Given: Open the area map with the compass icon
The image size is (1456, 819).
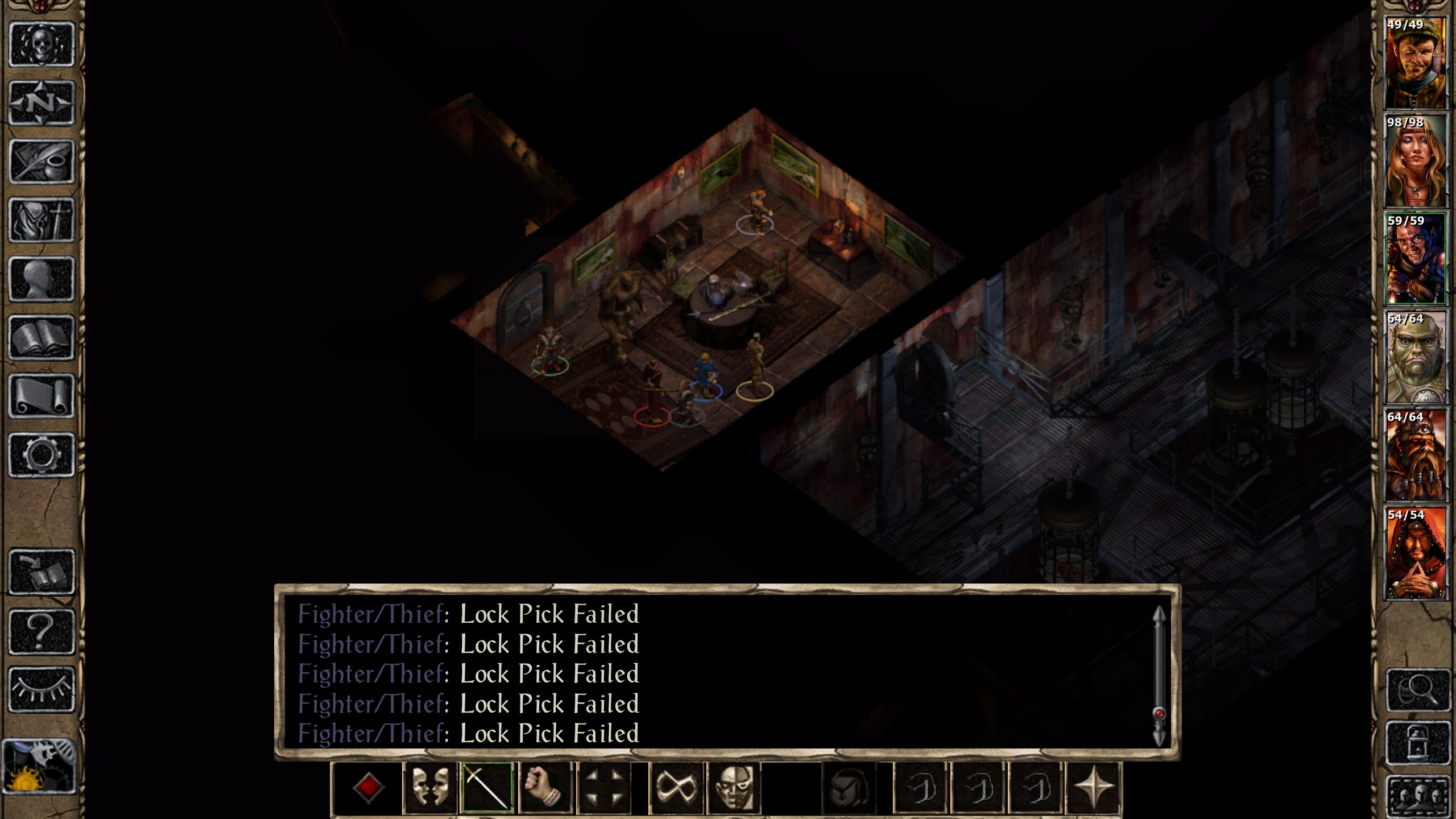Looking at the screenshot, I should tap(42, 103).
